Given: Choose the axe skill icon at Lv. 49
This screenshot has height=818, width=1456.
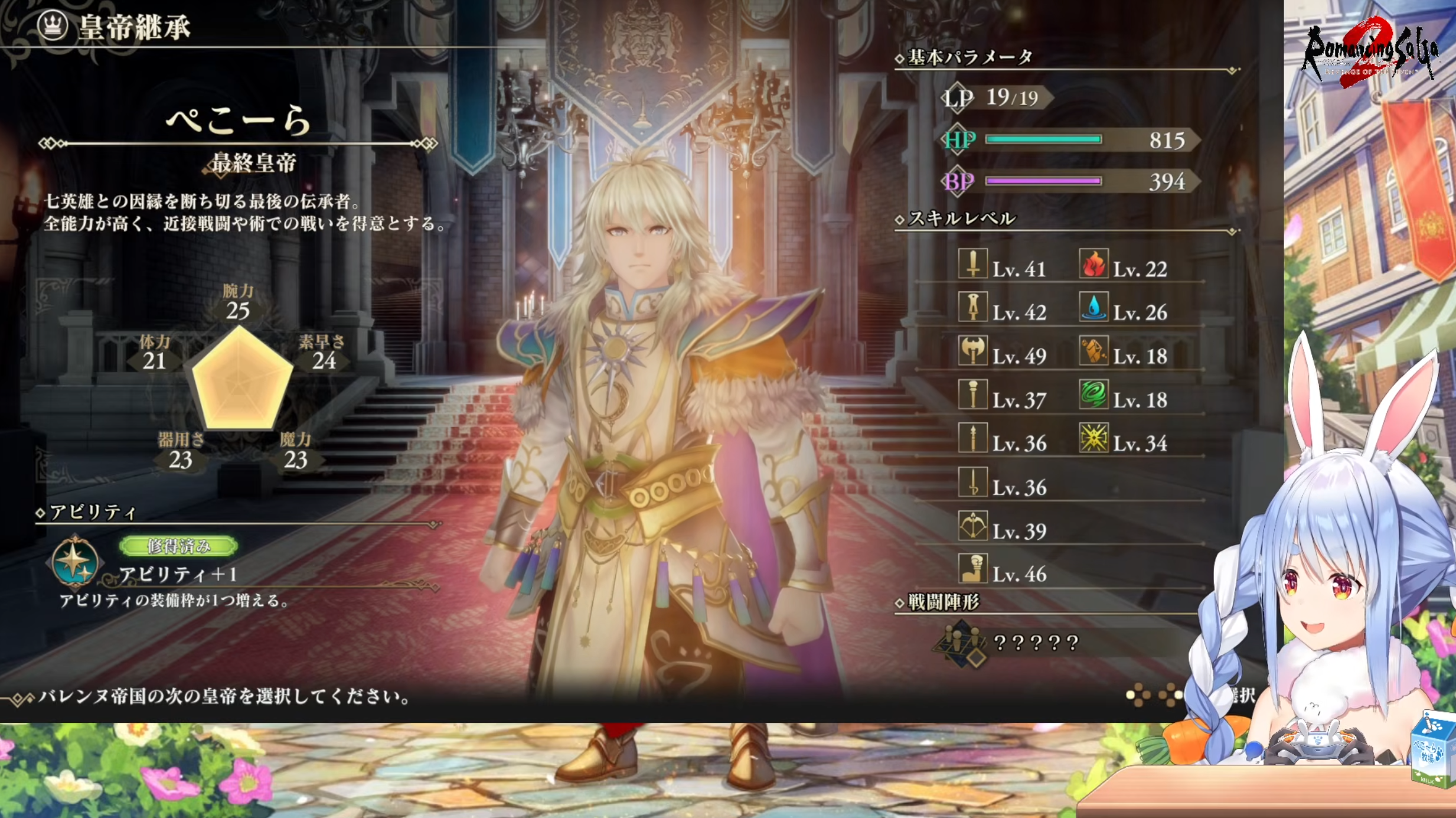Looking at the screenshot, I should pos(972,351).
